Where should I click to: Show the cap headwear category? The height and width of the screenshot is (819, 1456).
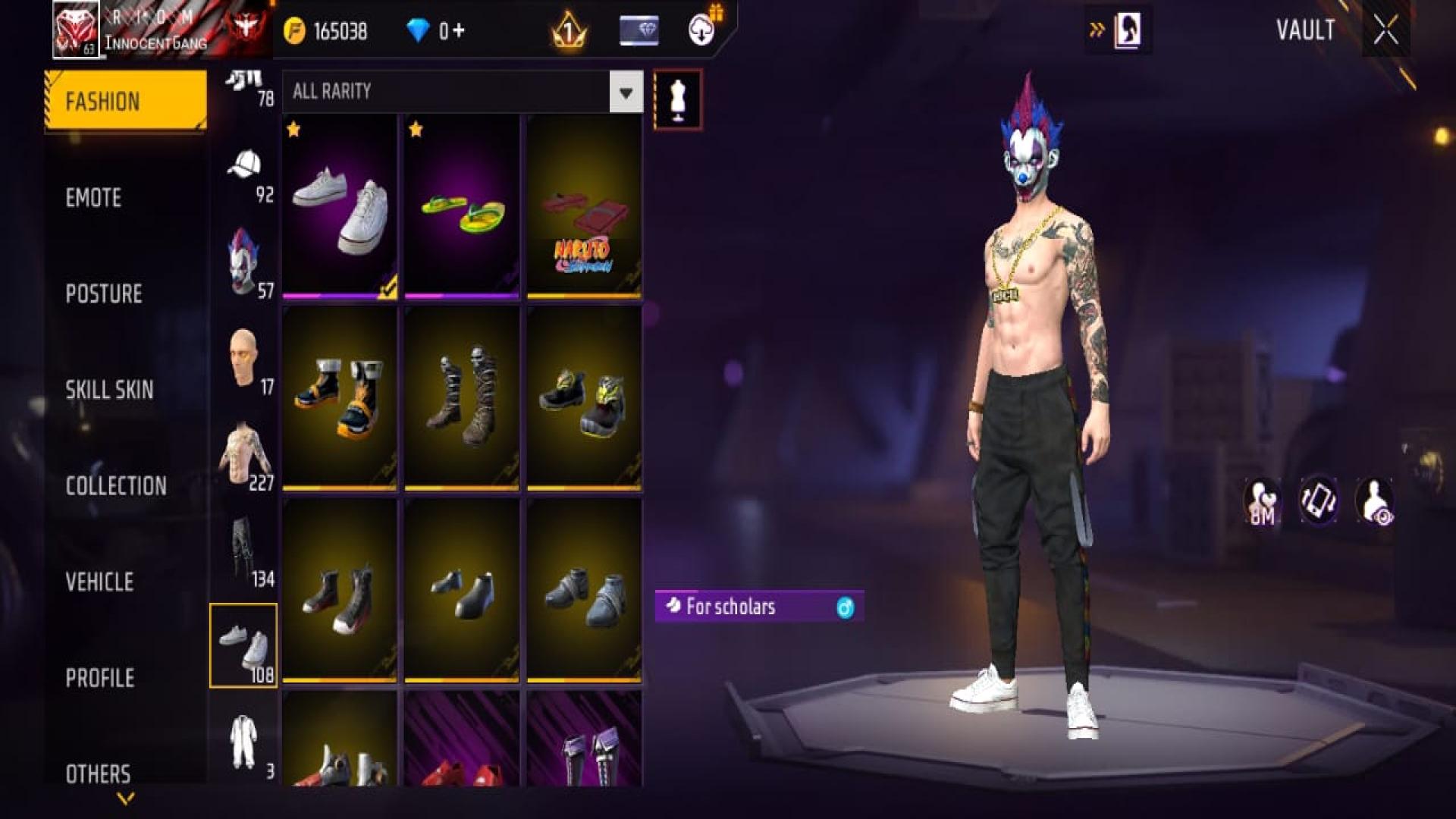pos(244,174)
